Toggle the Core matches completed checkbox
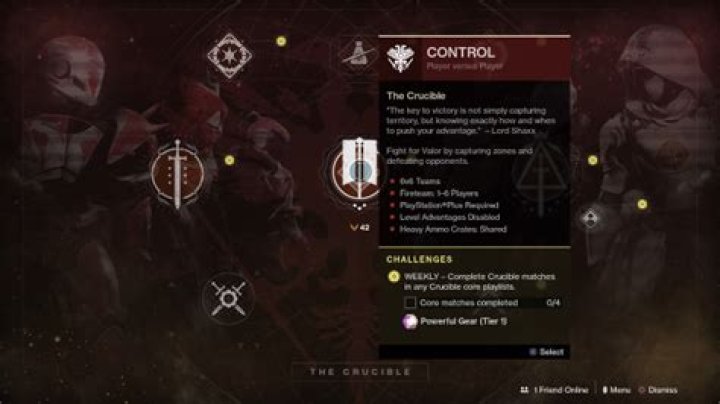The height and width of the screenshot is (404, 720). 410,302
